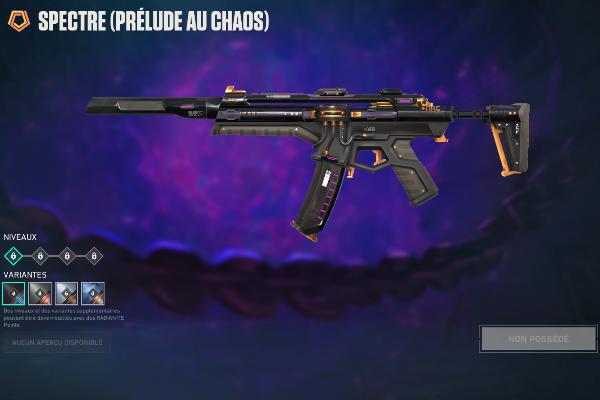Switch to the blue variant swatch

pyautogui.click(x=93, y=293)
